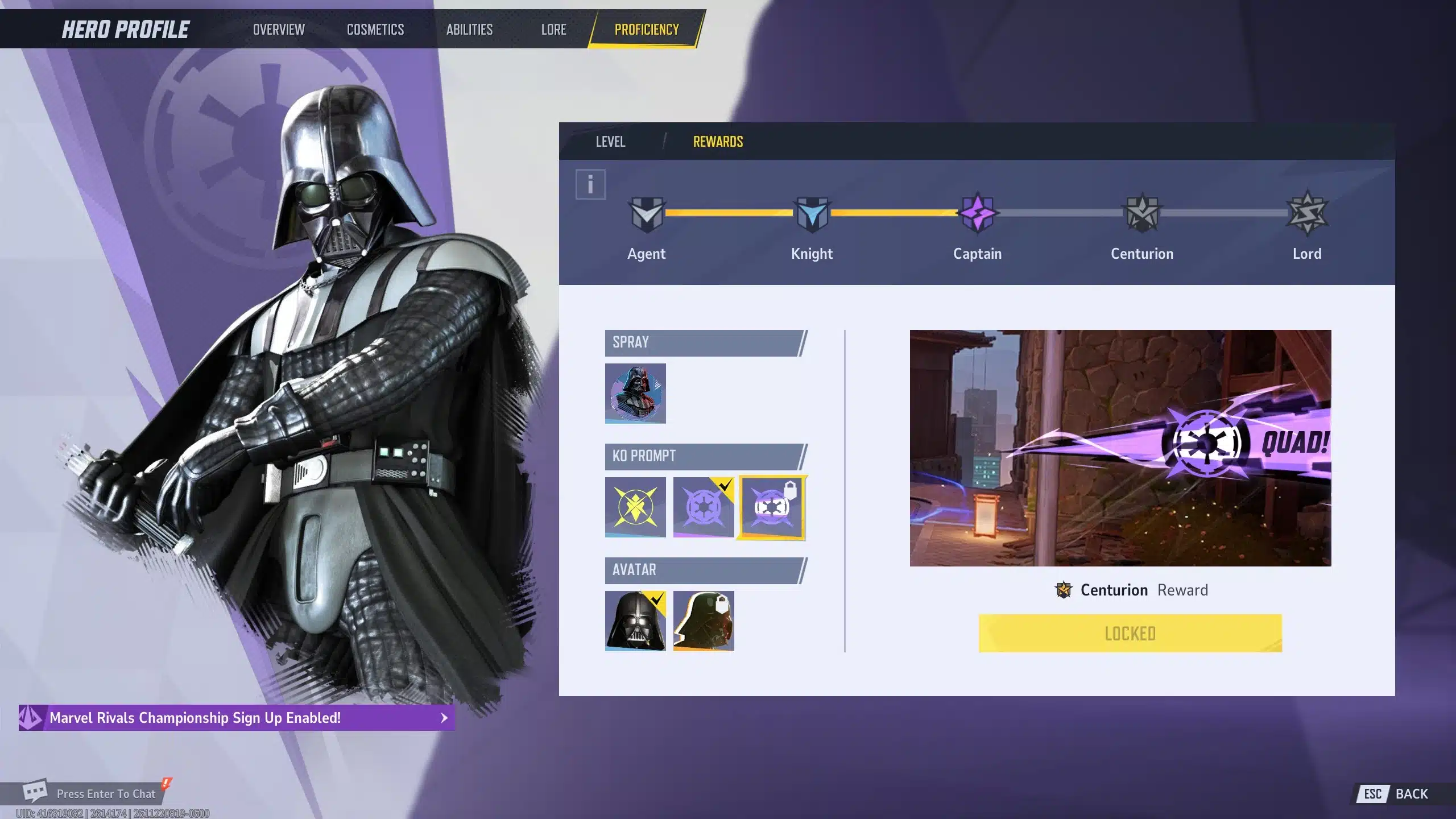1456x819 pixels.
Task: Select the yellow KO prompt reward
Action: click(635, 507)
